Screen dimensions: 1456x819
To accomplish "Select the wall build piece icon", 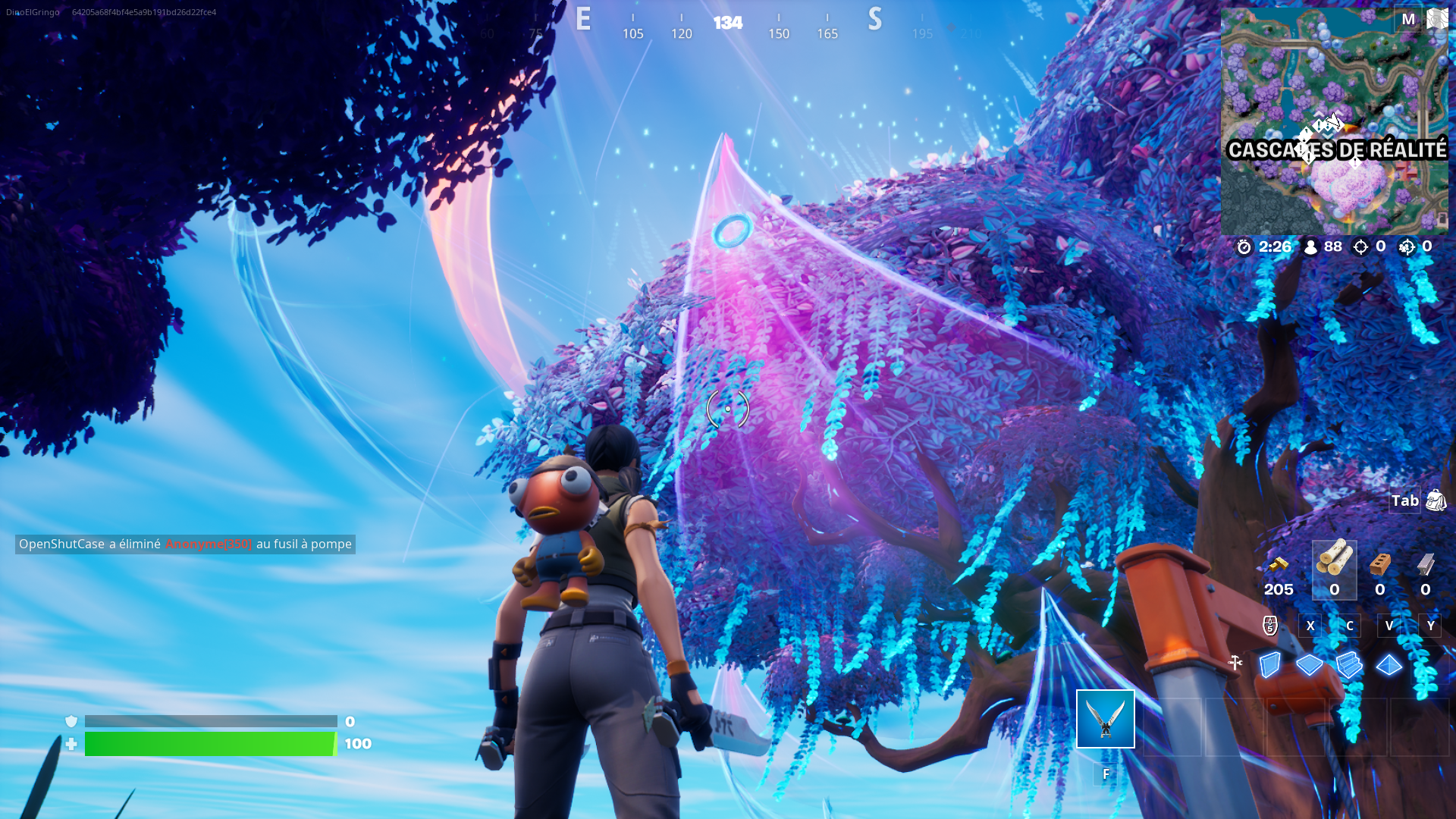I will click(1271, 664).
